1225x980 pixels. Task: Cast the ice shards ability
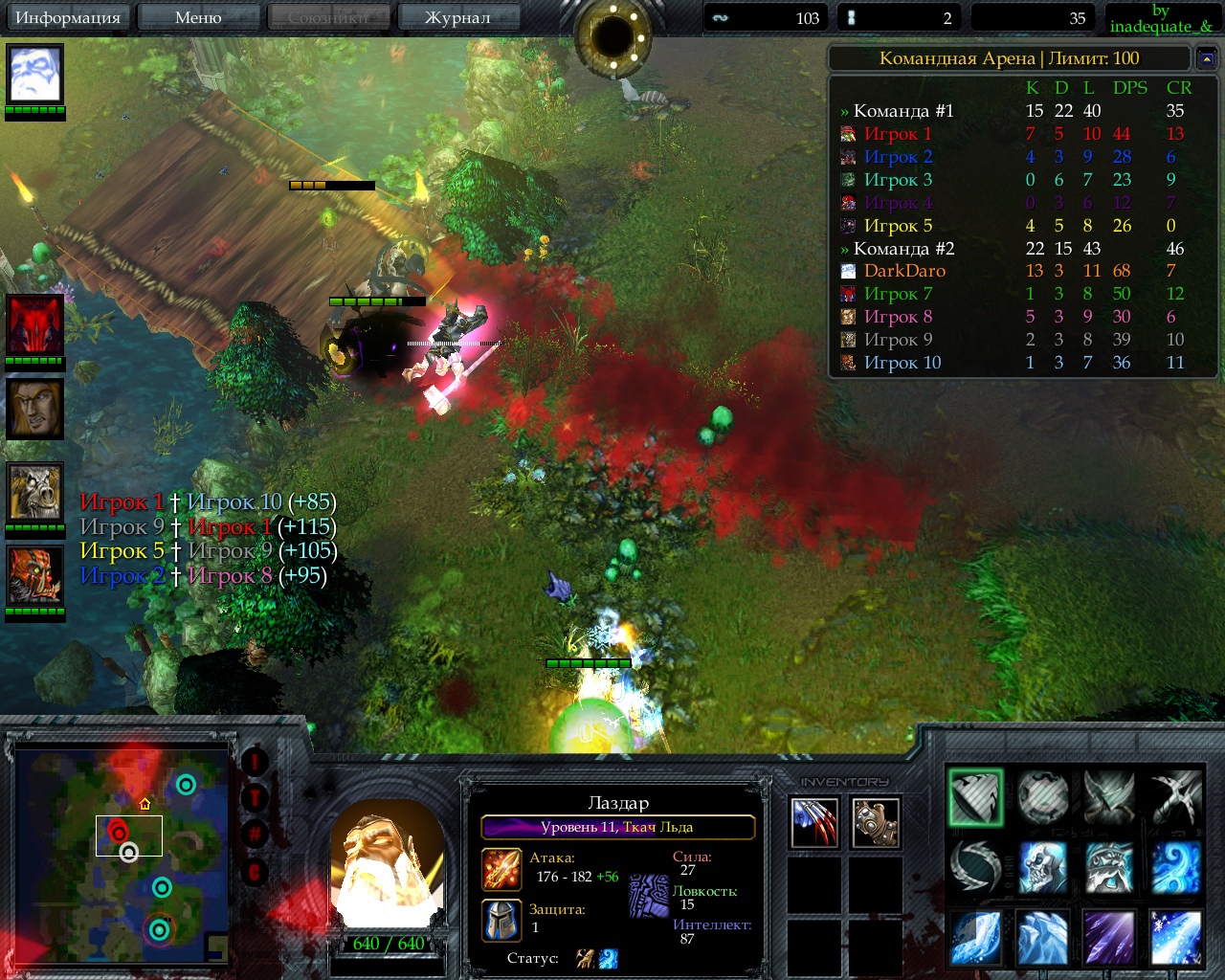[x=1042, y=937]
